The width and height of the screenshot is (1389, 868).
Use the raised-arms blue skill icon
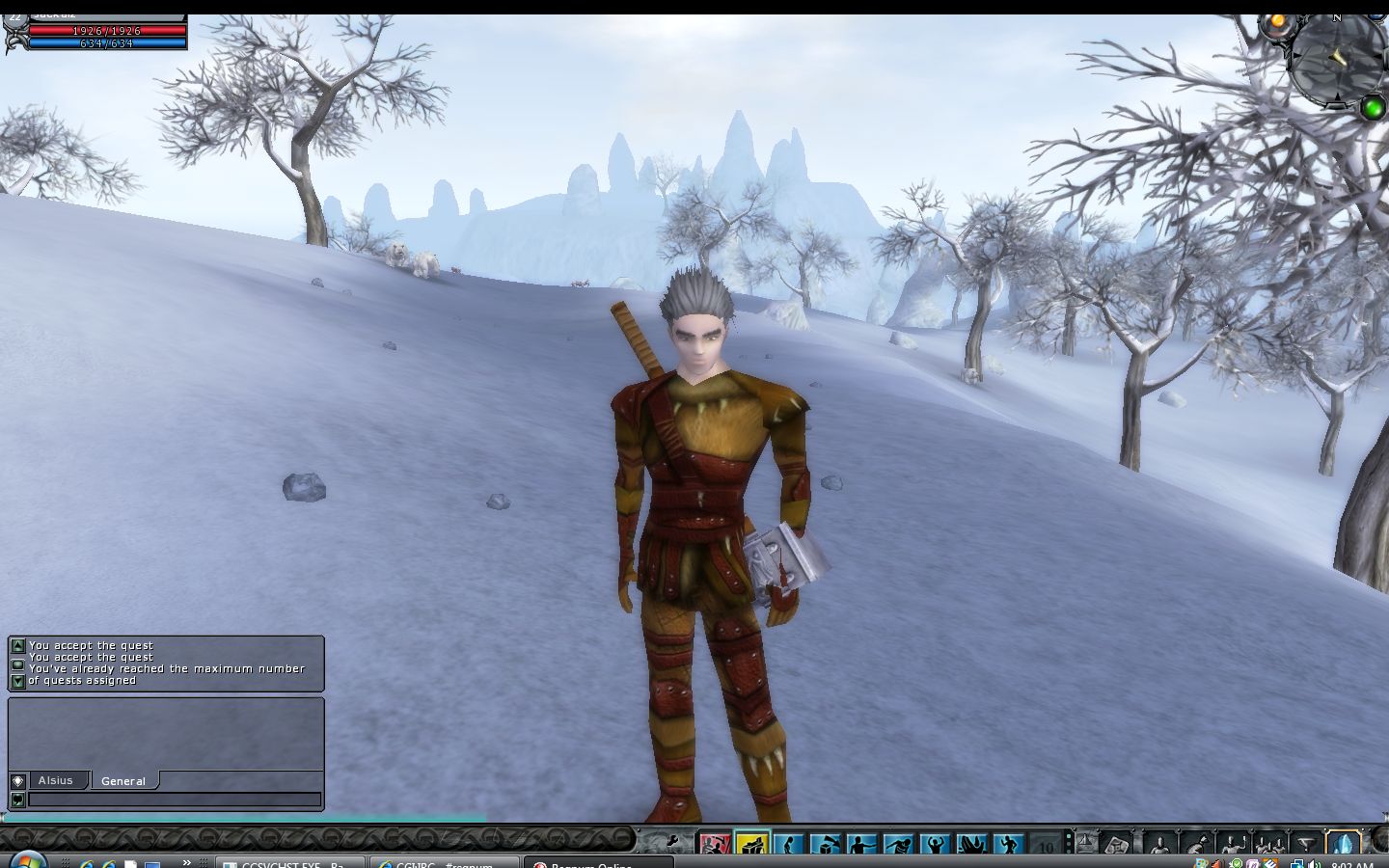coord(935,846)
